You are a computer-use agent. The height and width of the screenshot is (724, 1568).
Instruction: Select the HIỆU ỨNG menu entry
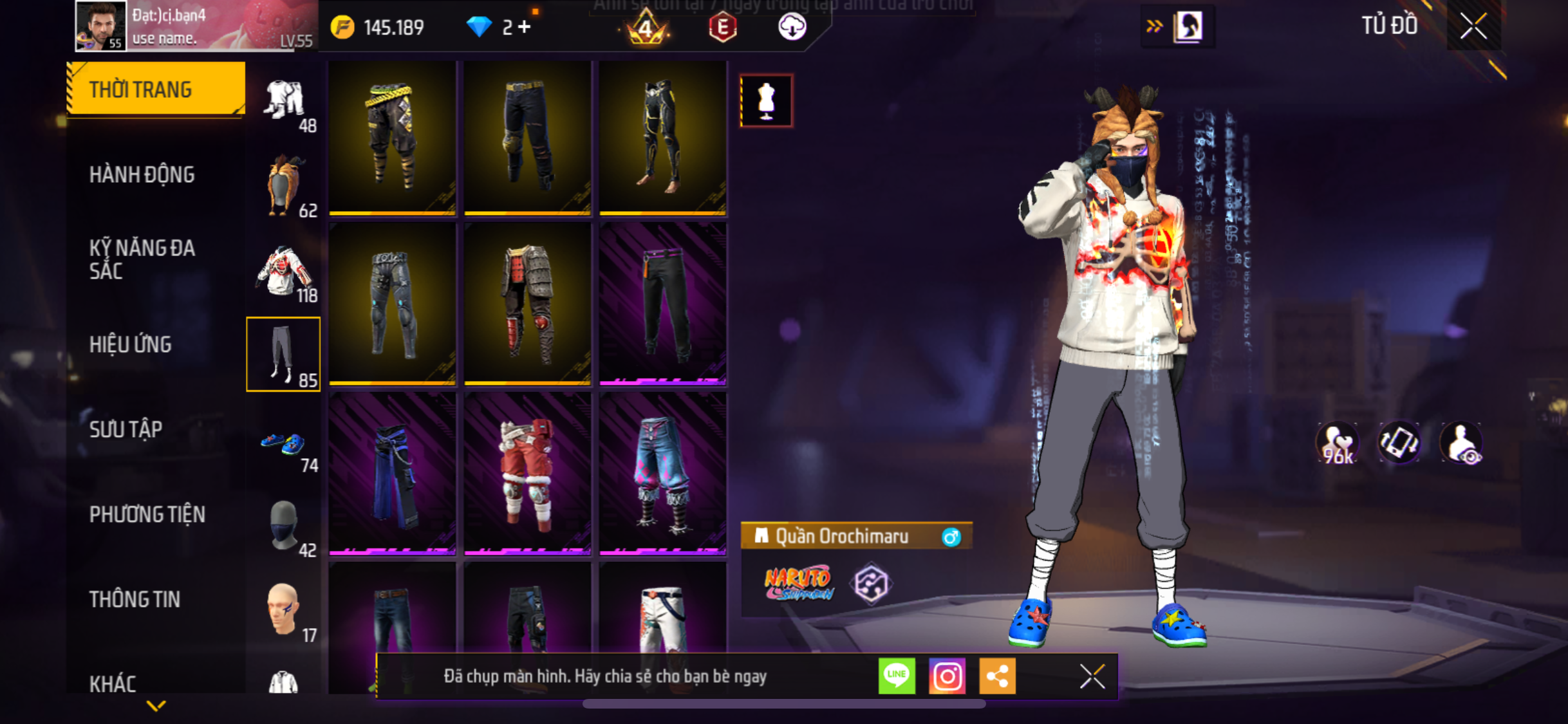[x=131, y=344]
